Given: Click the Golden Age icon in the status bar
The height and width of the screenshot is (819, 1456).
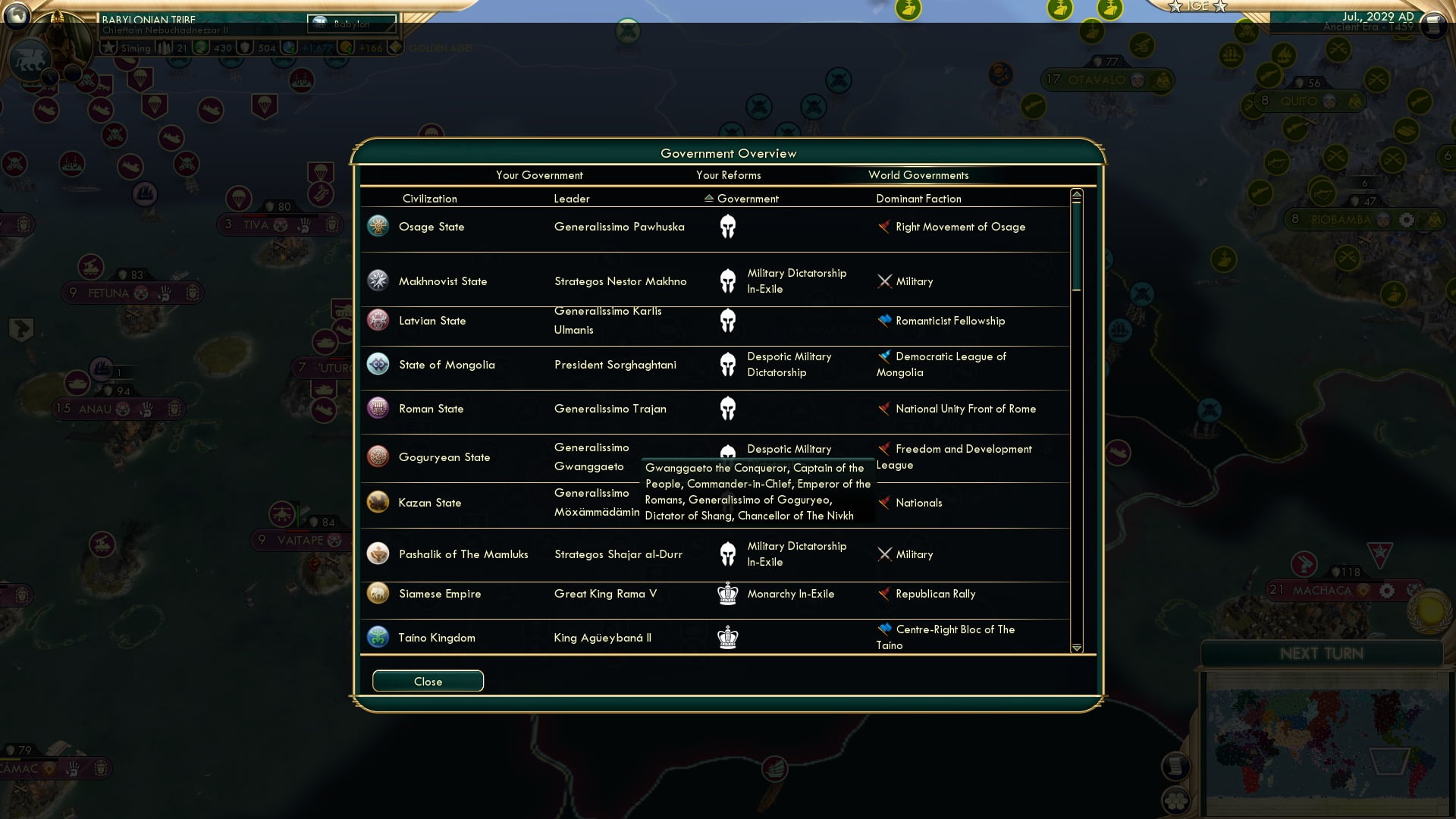Looking at the screenshot, I should (x=397, y=48).
